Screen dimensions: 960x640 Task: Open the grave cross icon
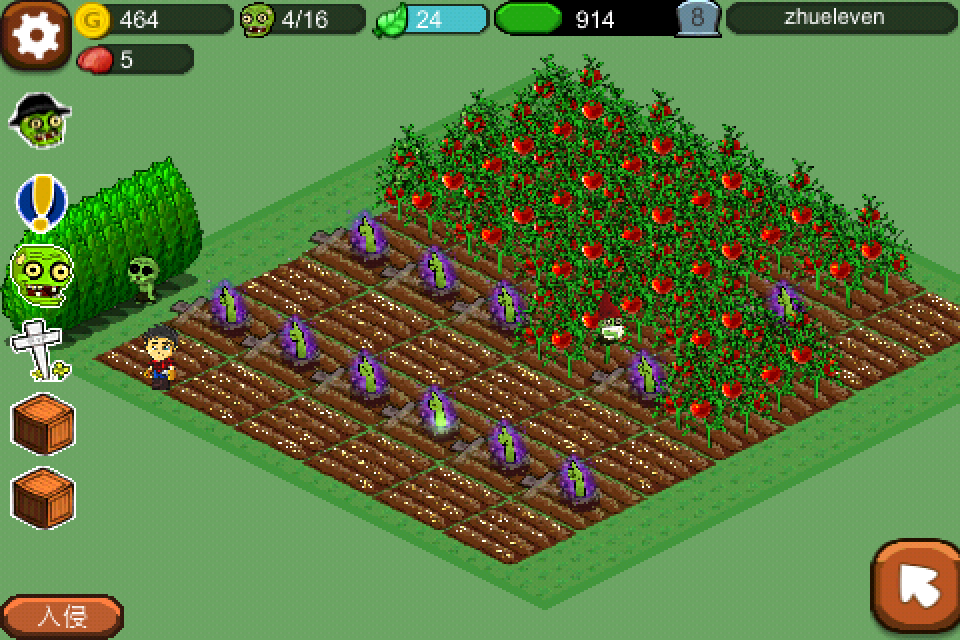[x=38, y=350]
